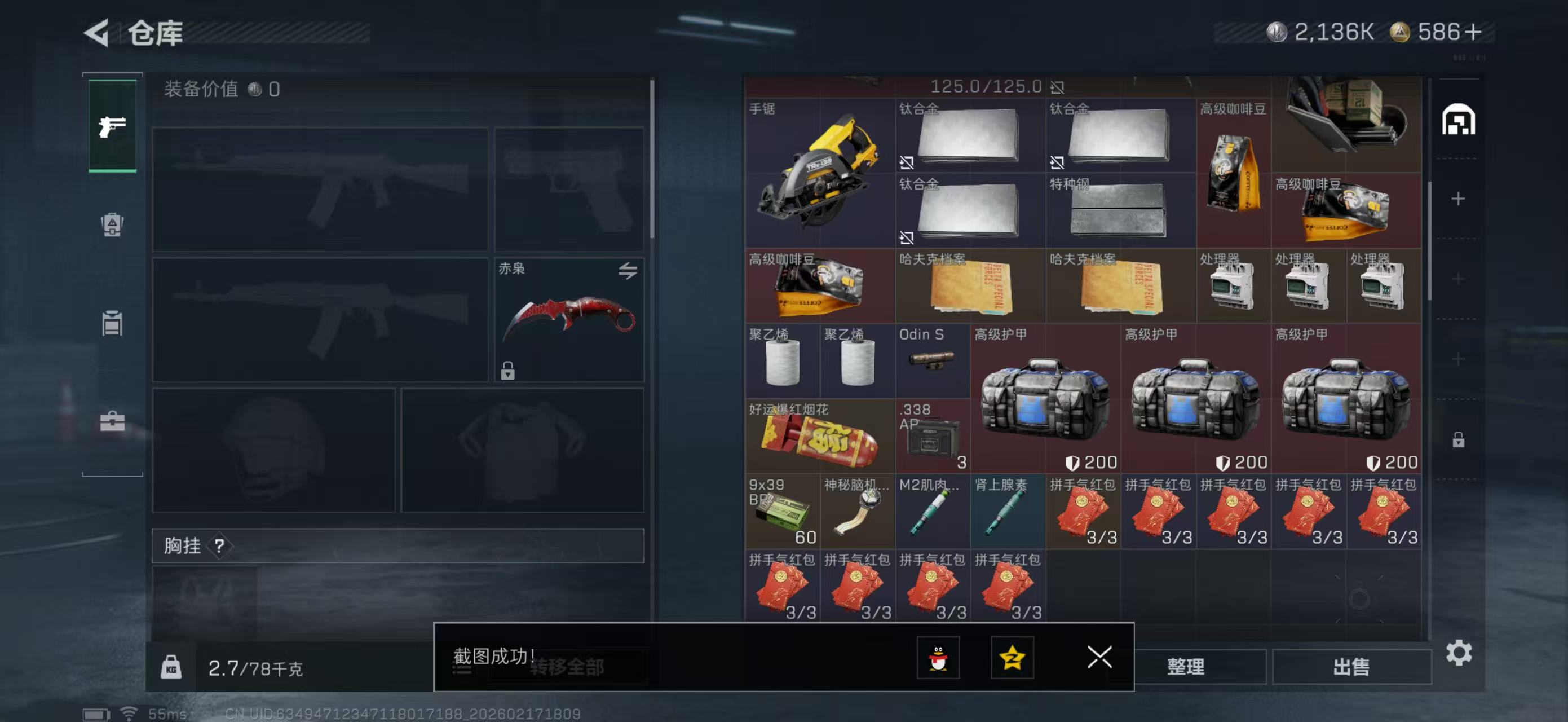The width and height of the screenshot is (1568, 722).
Task: Click the weight bag icon near 2.7/78千克
Action: (x=173, y=667)
